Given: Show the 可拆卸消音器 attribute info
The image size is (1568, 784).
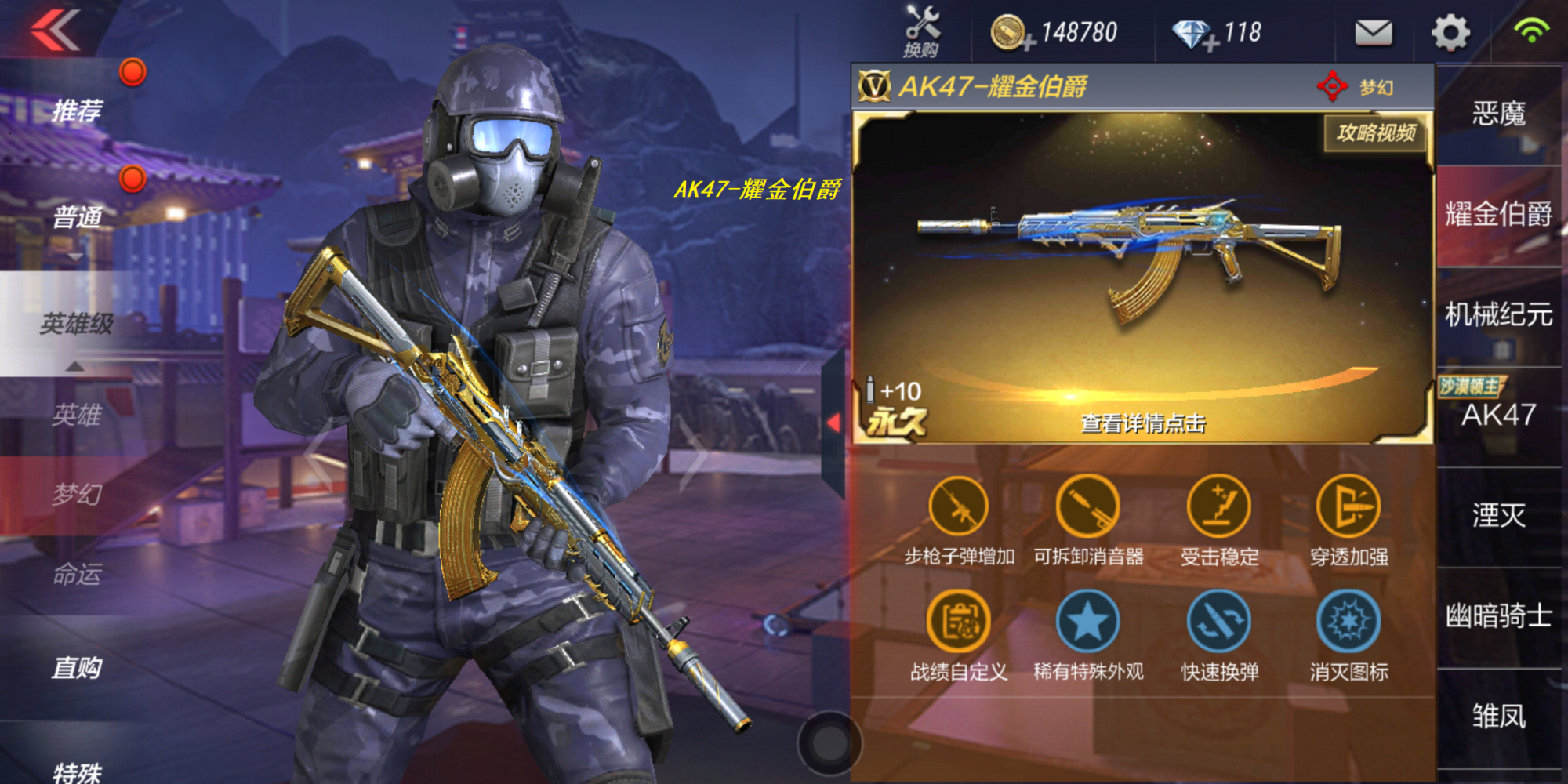Looking at the screenshot, I should 1087,508.
